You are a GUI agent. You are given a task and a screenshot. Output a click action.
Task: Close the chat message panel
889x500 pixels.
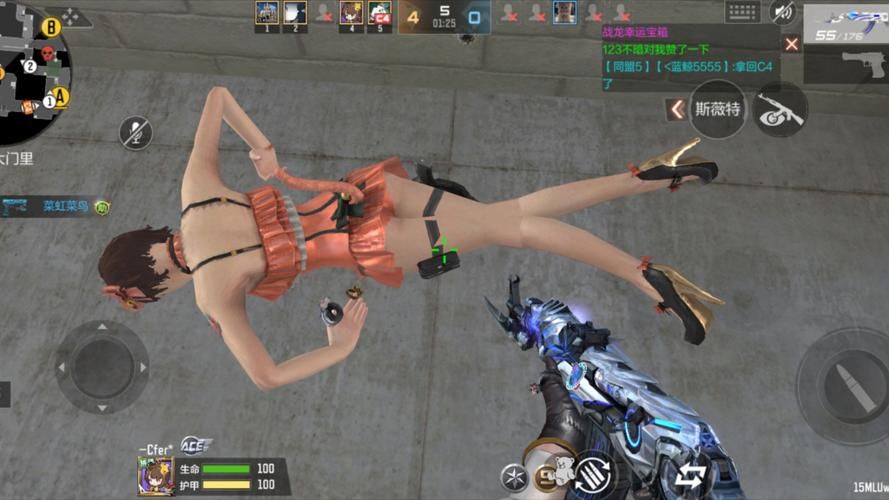coord(792,44)
